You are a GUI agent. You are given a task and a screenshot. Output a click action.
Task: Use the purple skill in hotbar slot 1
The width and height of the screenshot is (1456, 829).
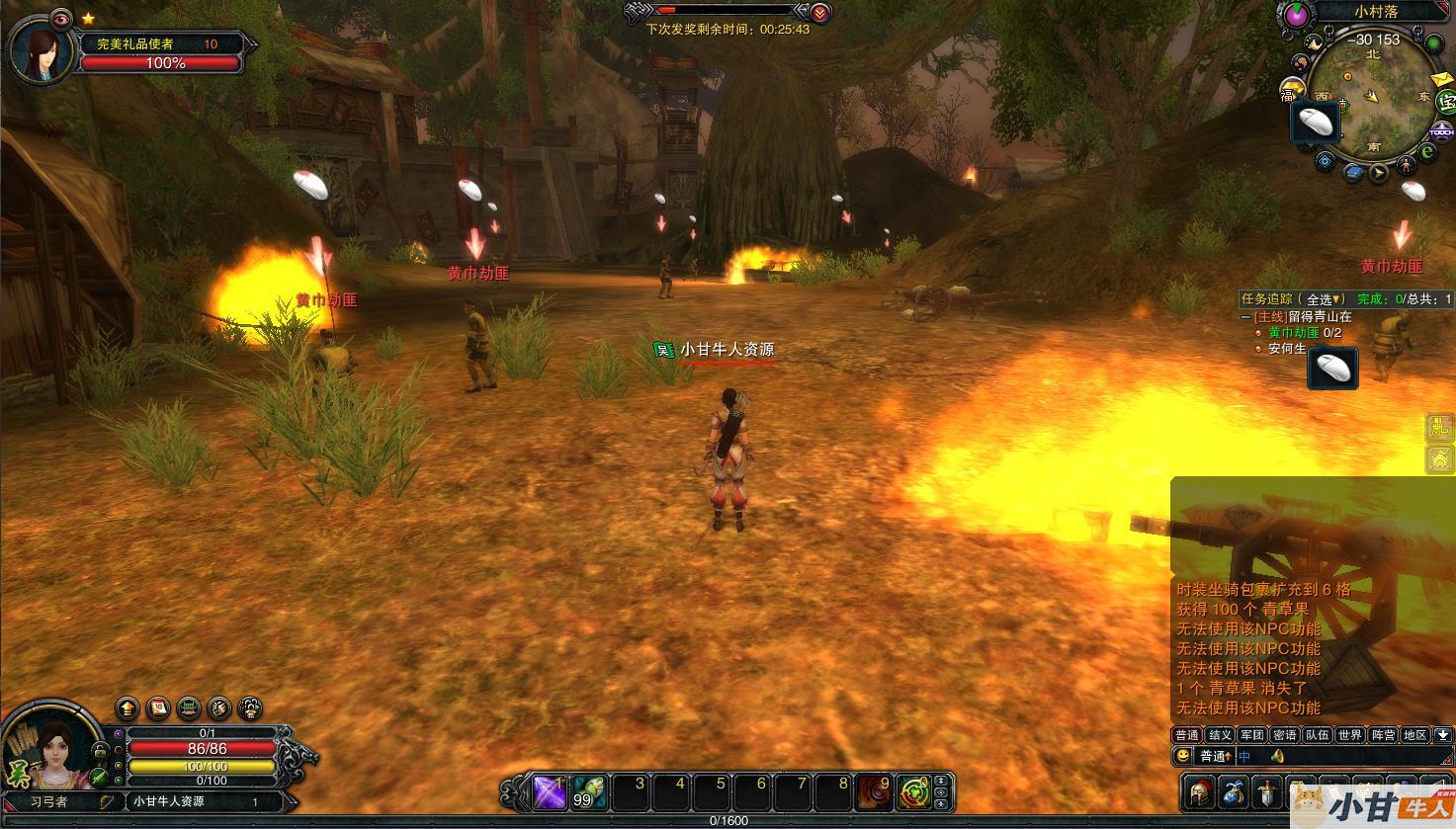click(549, 792)
